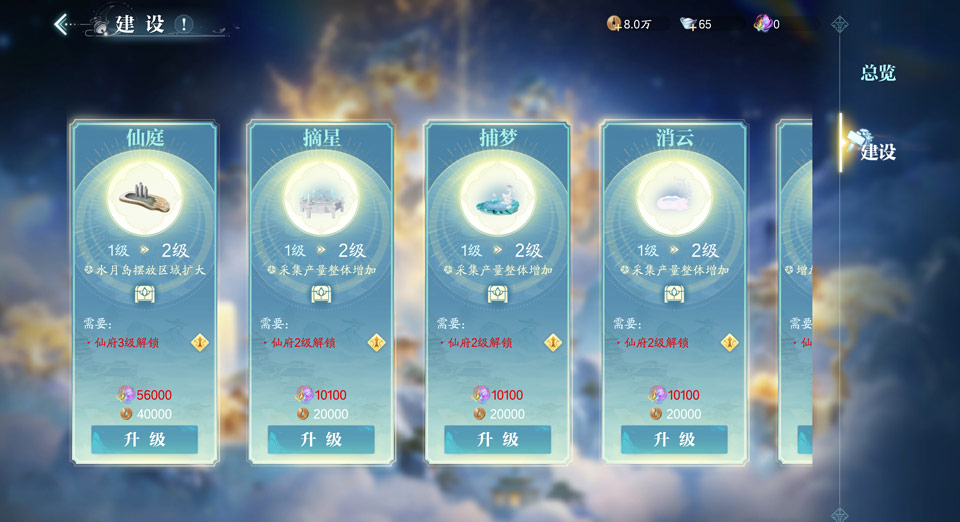
Task: Open the chest icon on 捕梦 card
Action: (497, 293)
